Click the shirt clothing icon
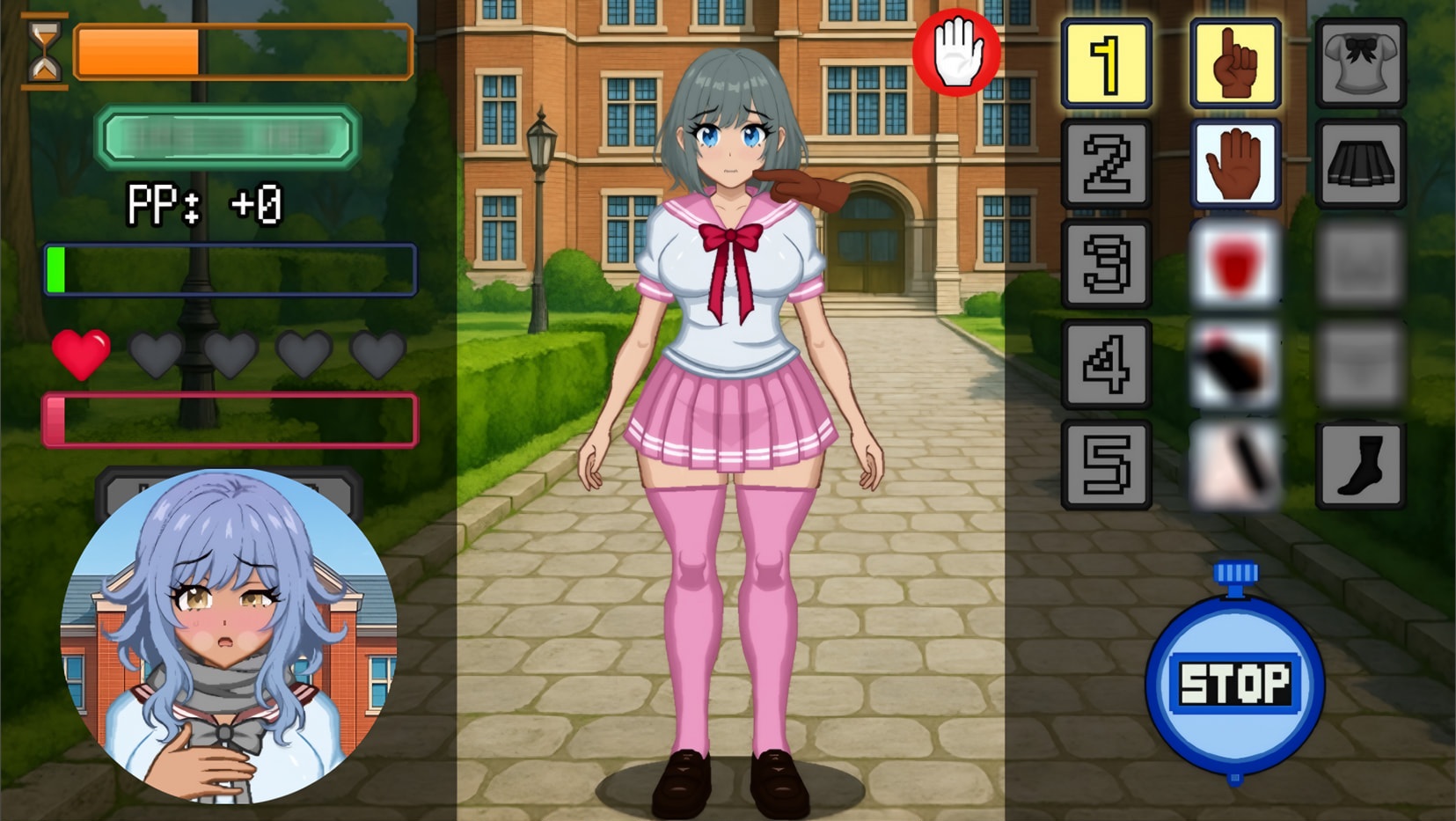Screen dimensions: 1456x821 point(1360,63)
